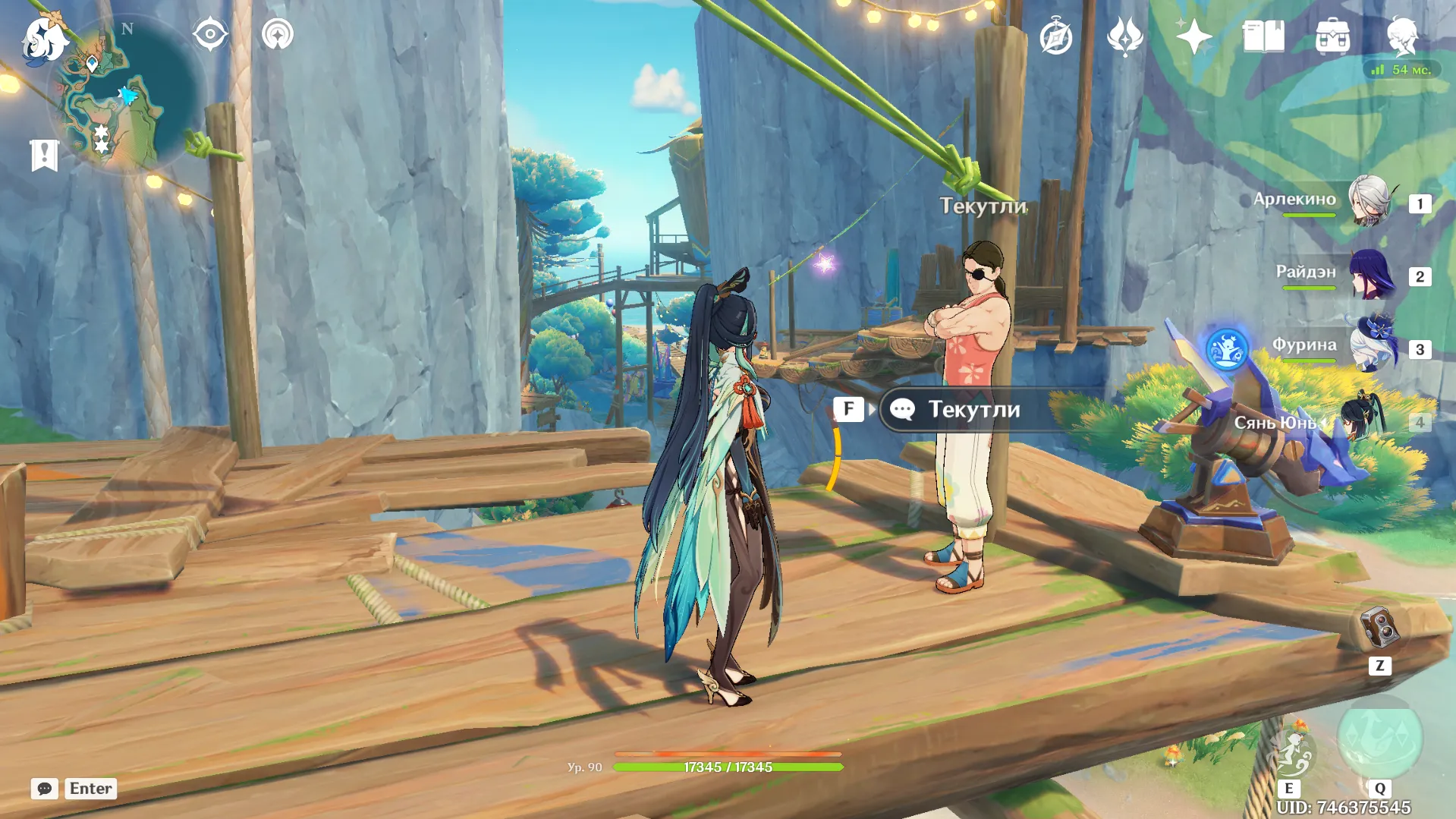Viewport: 1456px width, 819px height.
Task: Switch to party member Райдэн
Action: pos(1370,275)
